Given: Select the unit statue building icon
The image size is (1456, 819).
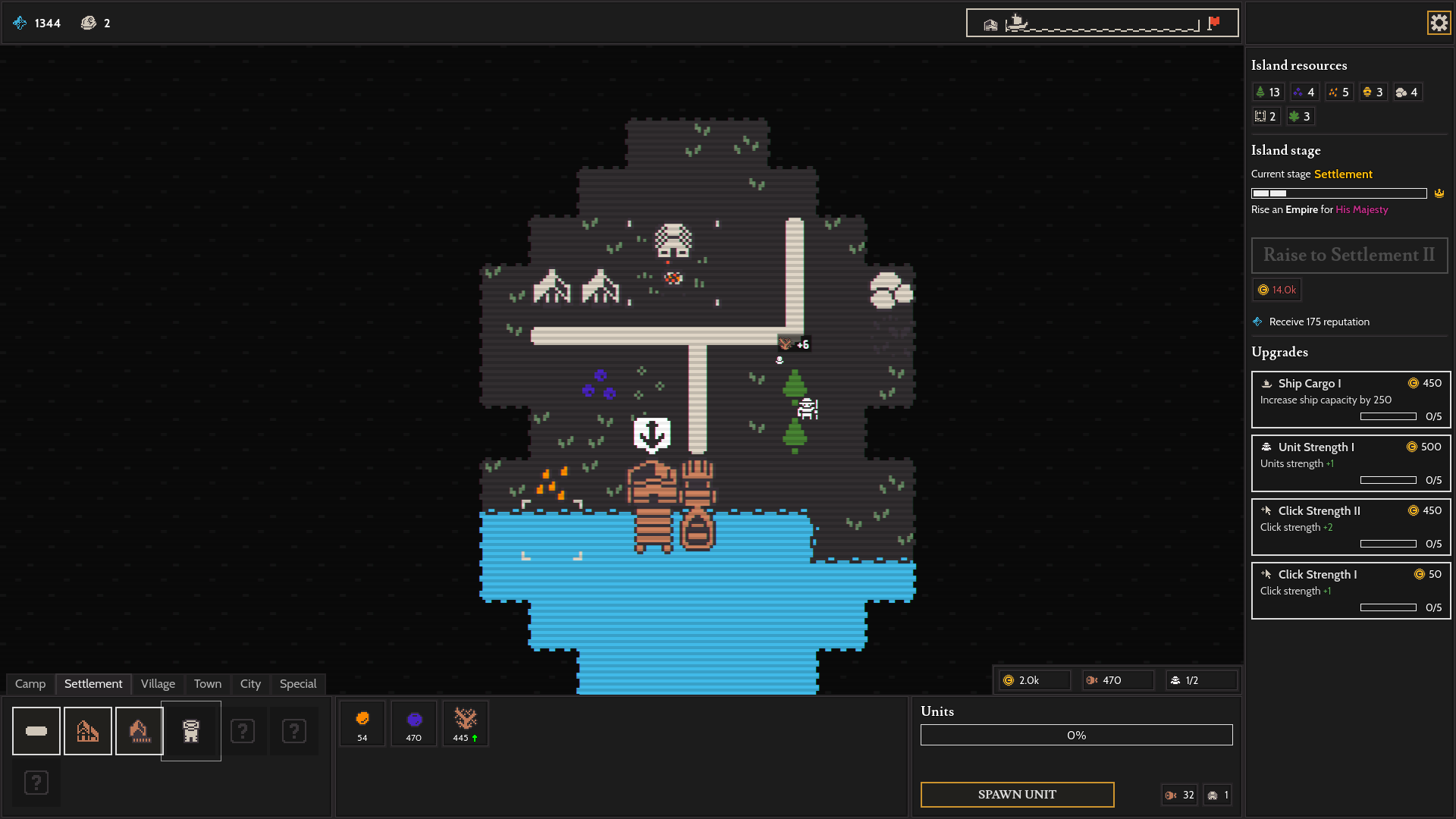Looking at the screenshot, I should (190, 730).
